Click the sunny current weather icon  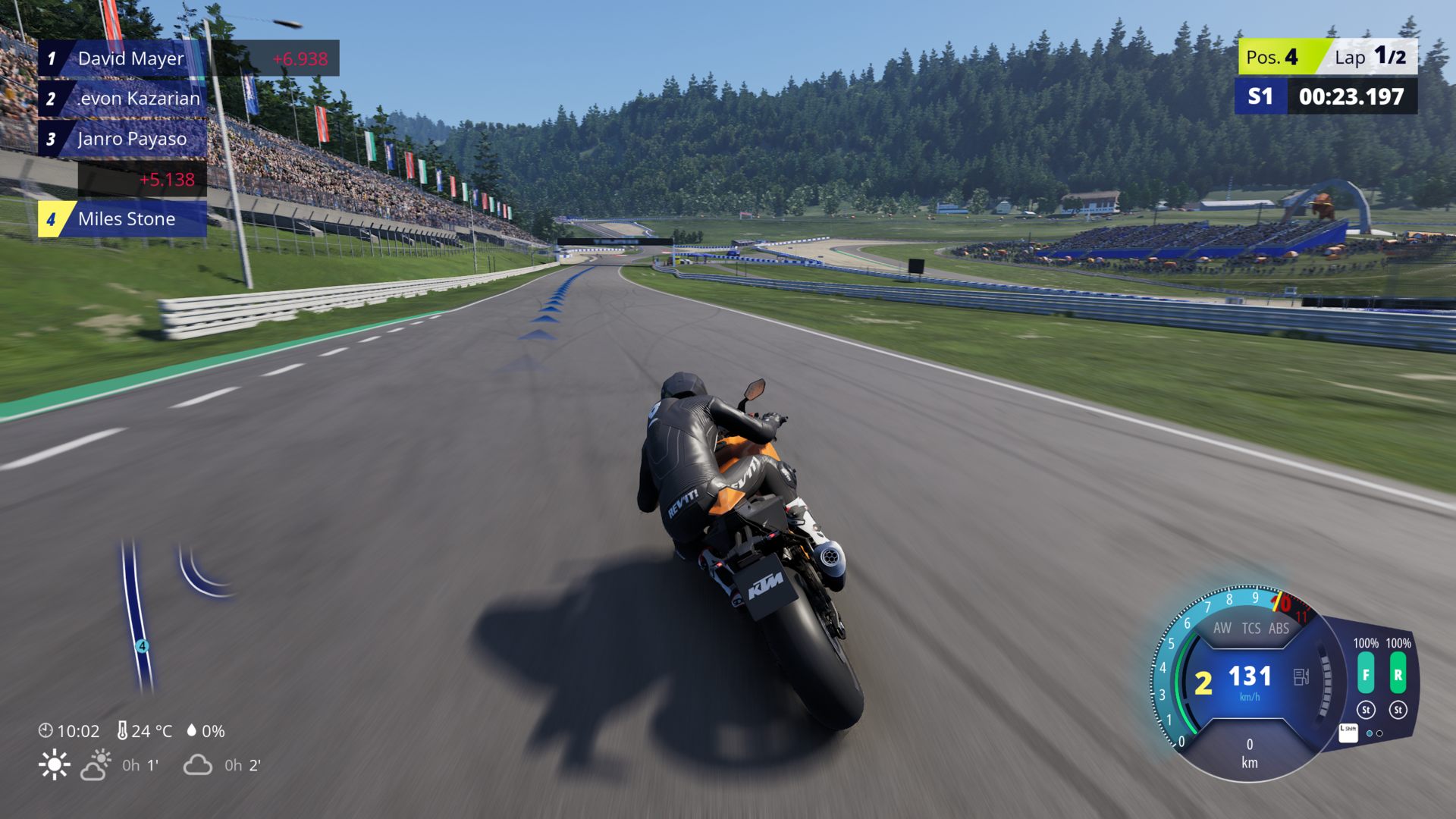click(55, 765)
